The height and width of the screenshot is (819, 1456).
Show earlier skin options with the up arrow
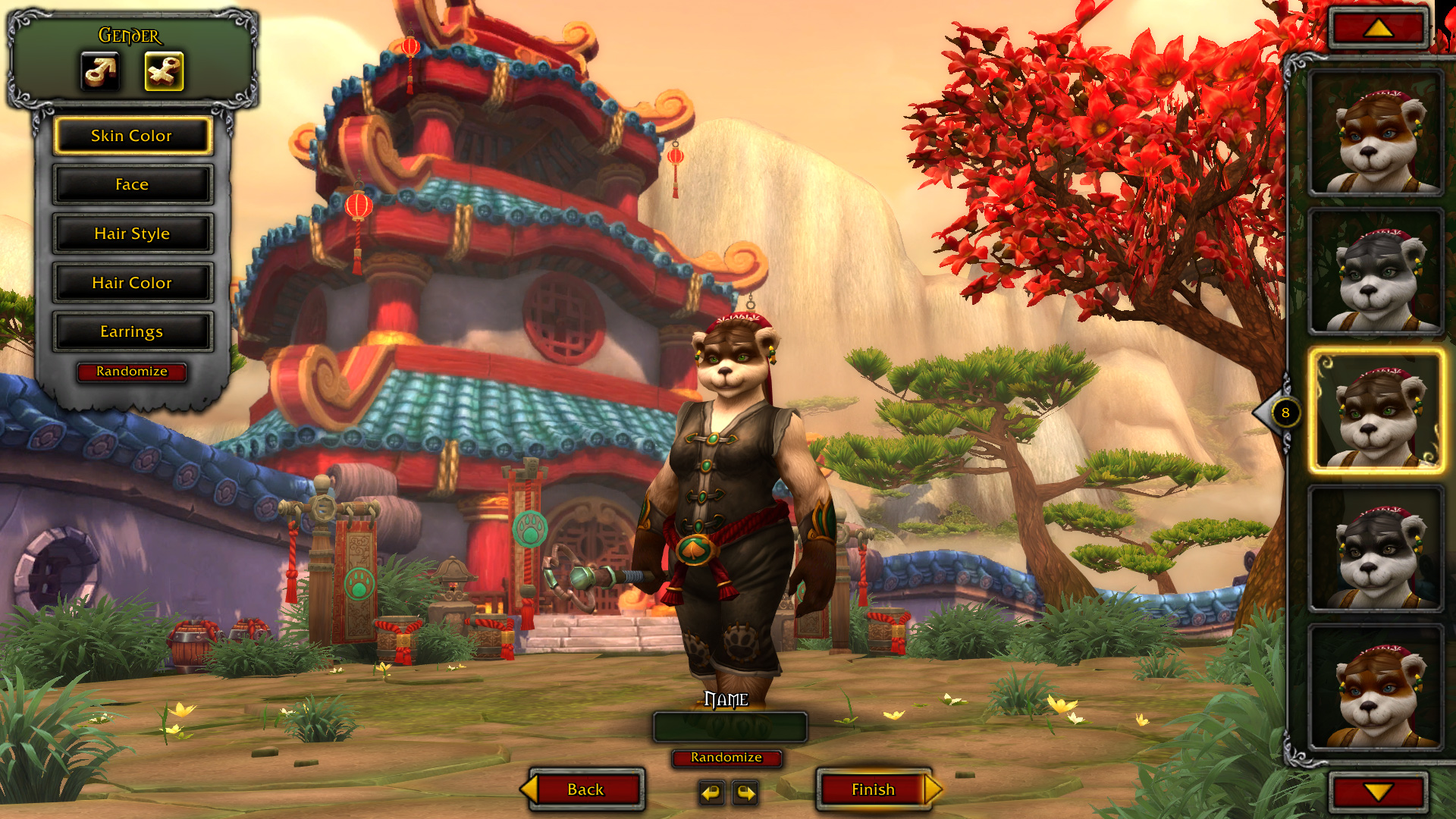1378,29
